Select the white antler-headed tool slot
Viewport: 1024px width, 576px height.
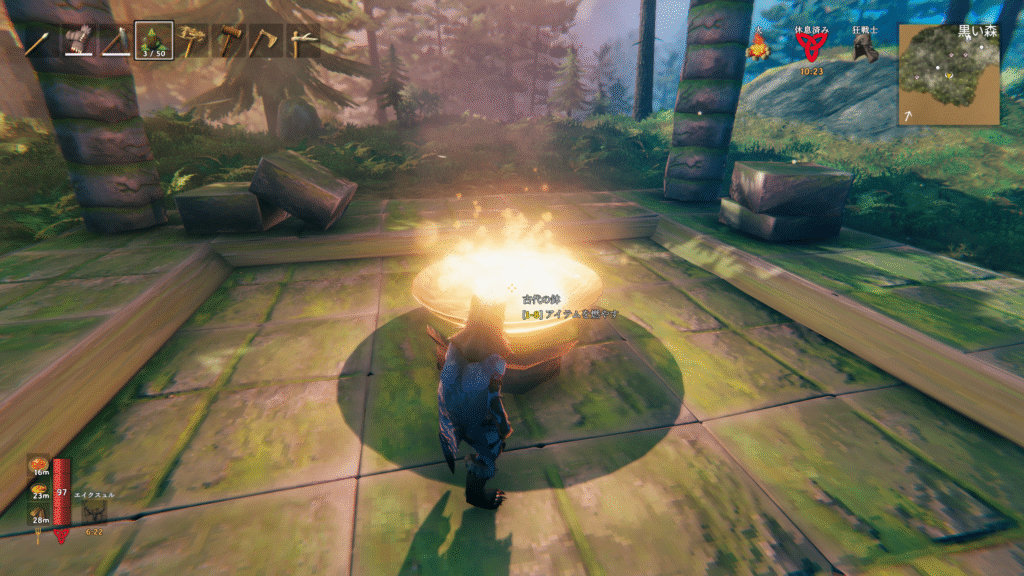[x=304, y=41]
